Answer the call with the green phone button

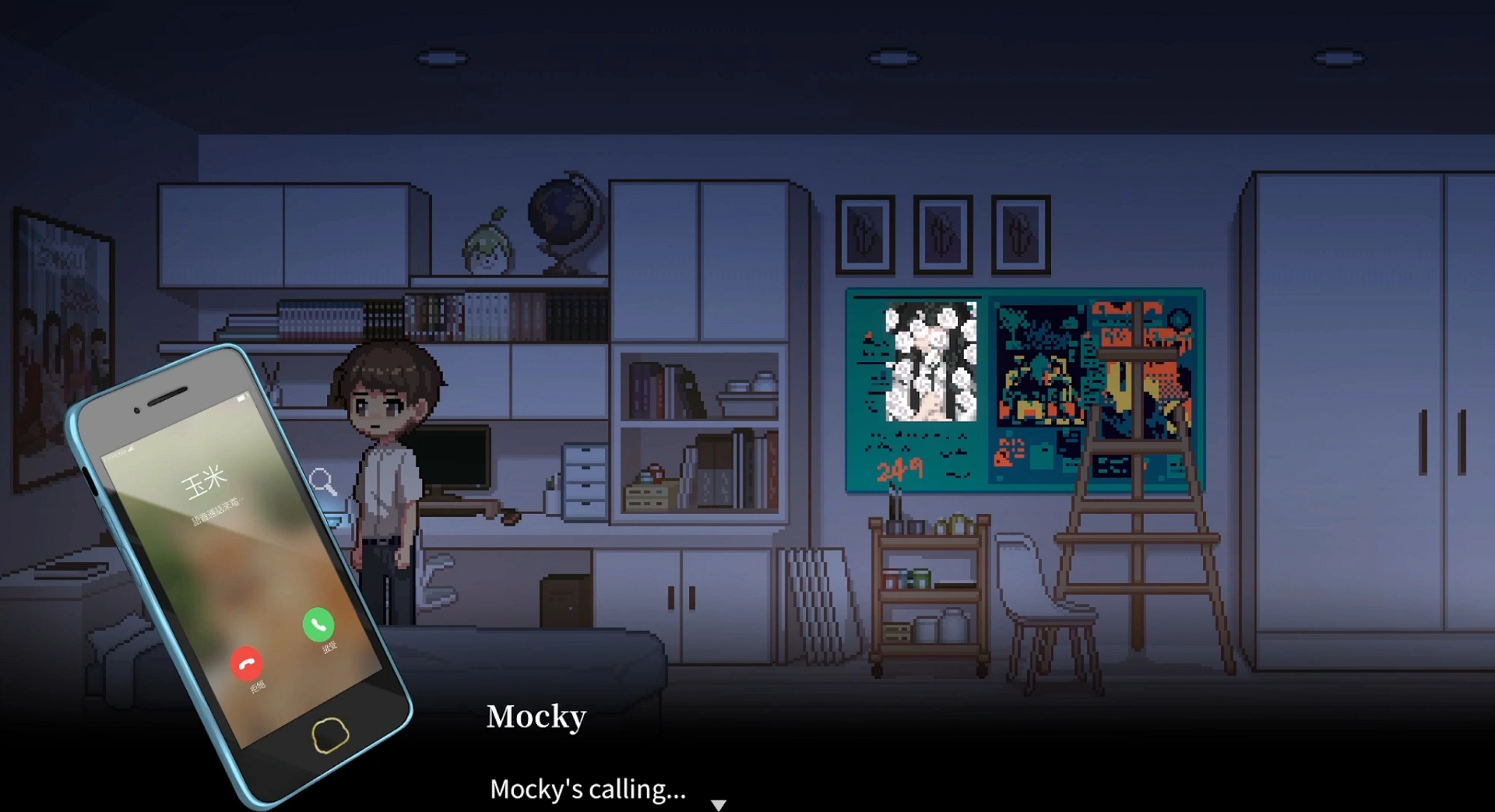click(x=318, y=624)
